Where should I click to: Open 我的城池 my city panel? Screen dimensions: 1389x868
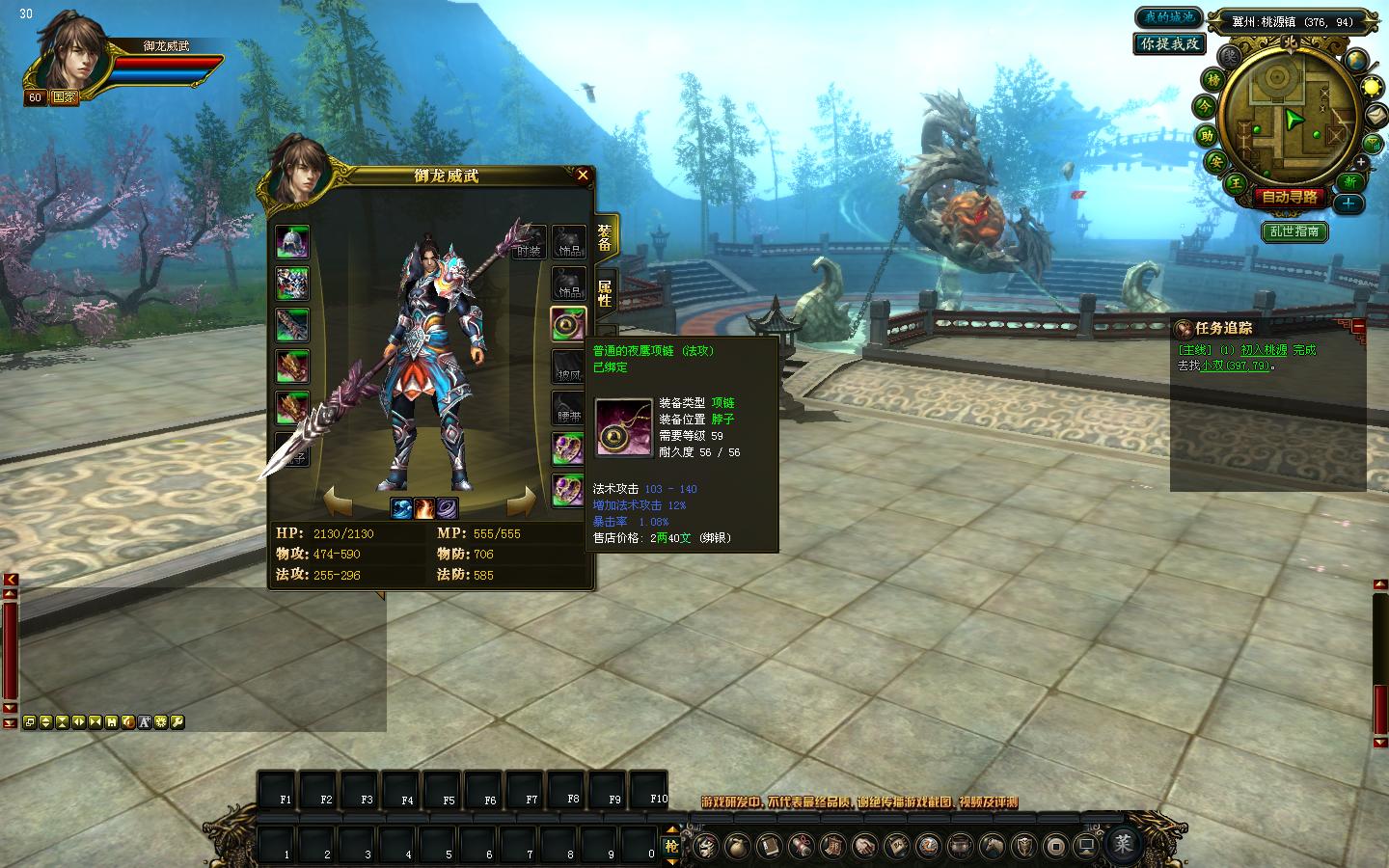pyautogui.click(x=1169, y=17)
